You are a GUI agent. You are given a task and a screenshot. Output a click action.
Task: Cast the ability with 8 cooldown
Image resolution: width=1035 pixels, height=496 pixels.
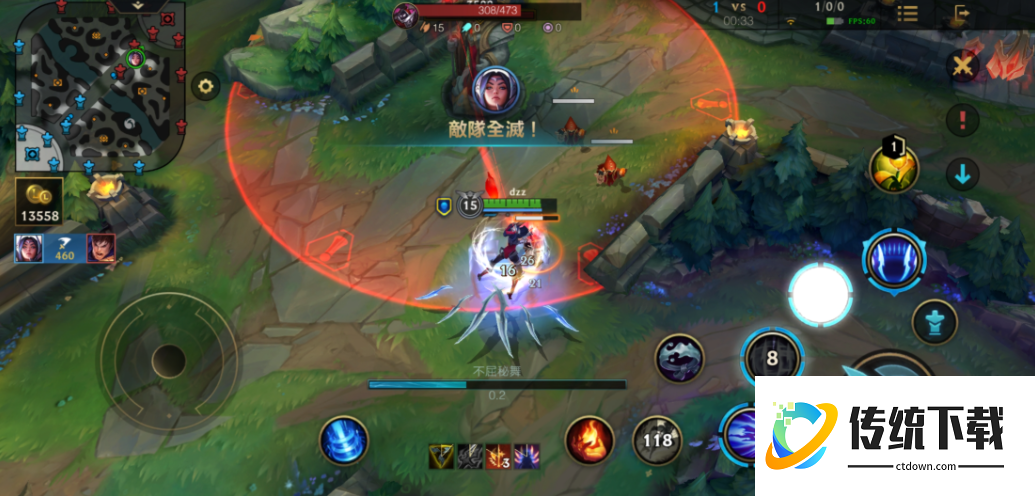point(772,358)
